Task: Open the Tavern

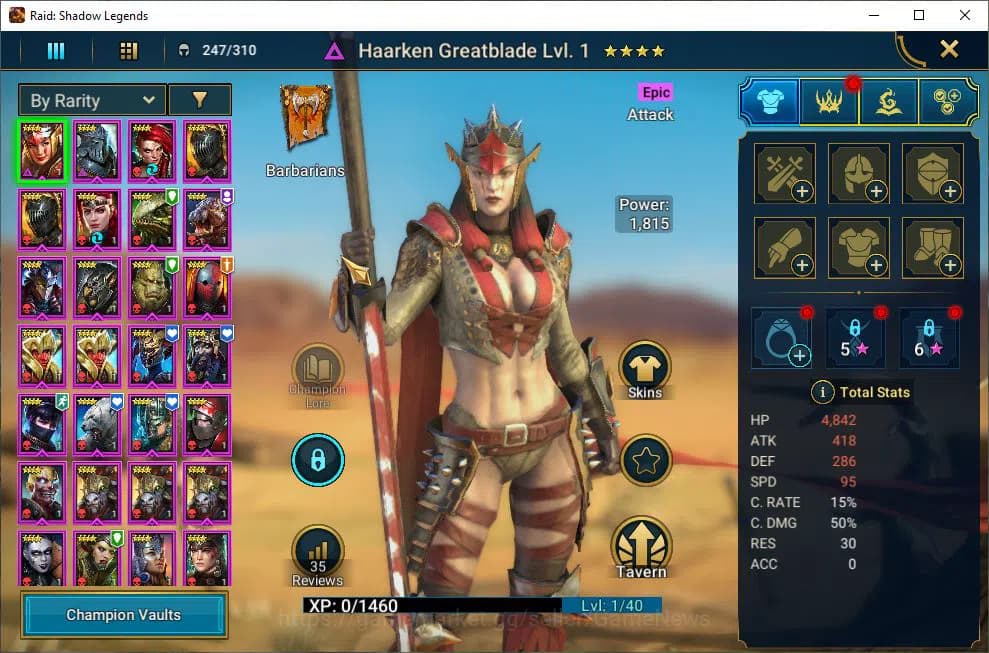Action: tap(641, 547)
